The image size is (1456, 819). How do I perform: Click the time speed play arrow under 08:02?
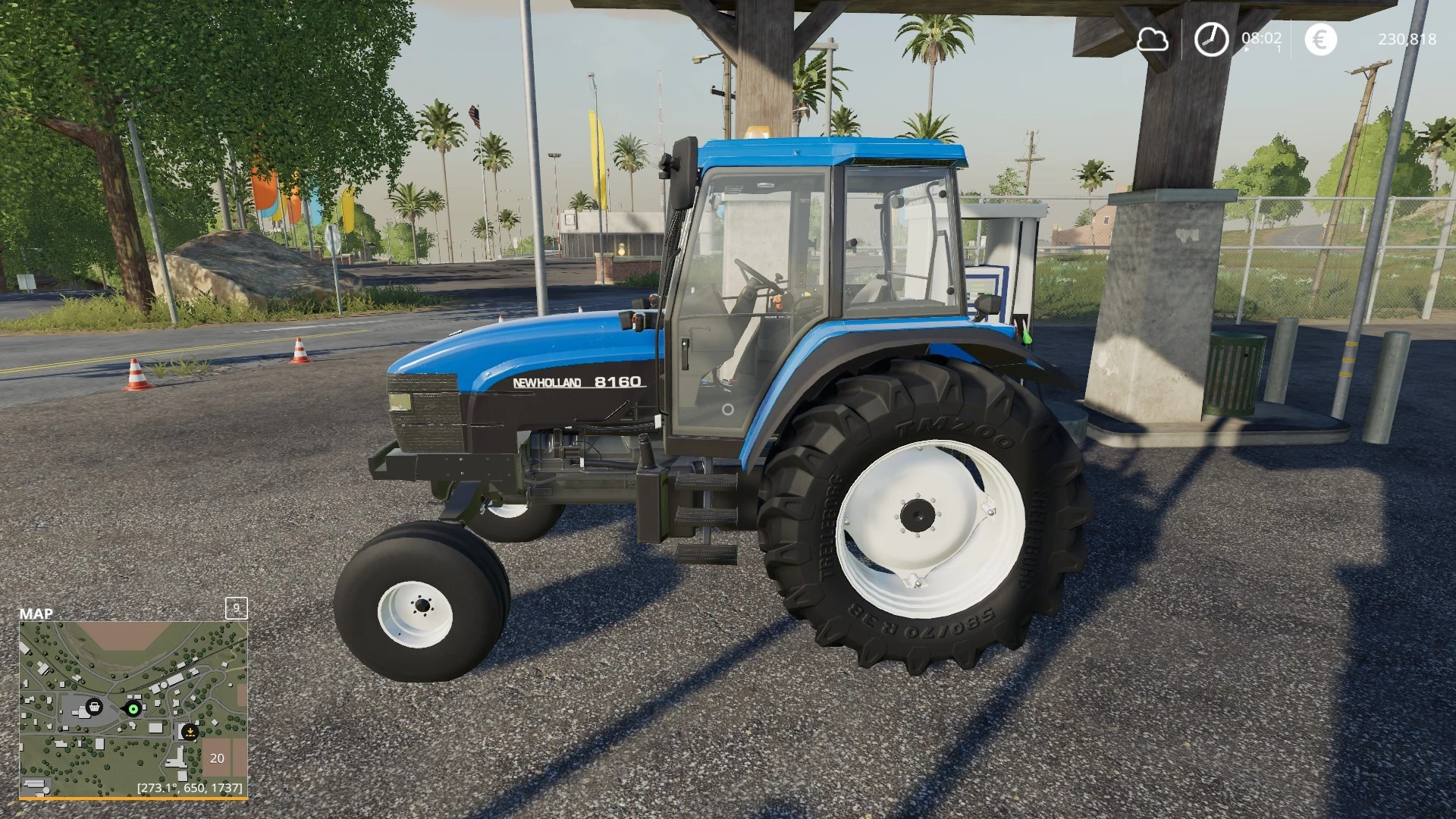pyautogui.click(x=1246, y=49)
